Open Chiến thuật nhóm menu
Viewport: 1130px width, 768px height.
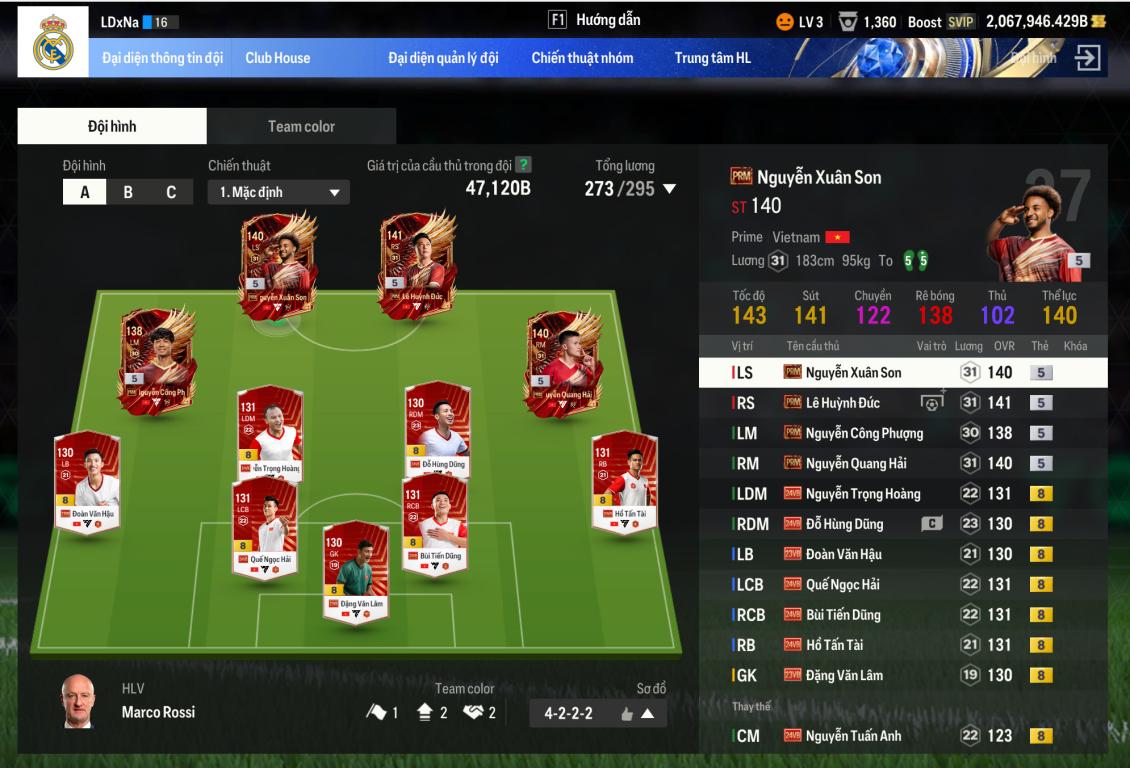point(582,58)
